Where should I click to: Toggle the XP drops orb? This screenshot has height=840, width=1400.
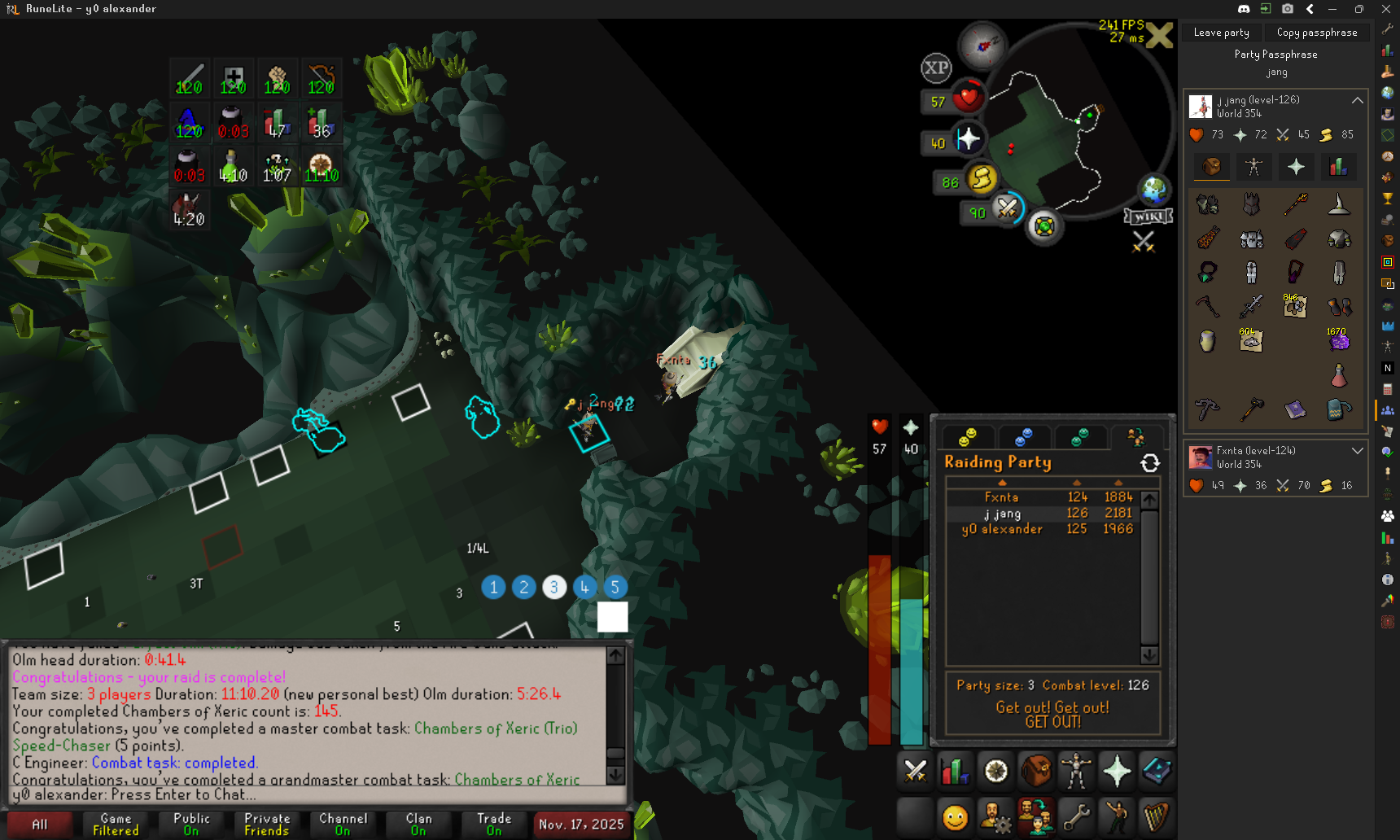pyautogui.click(x=936, y=68)
